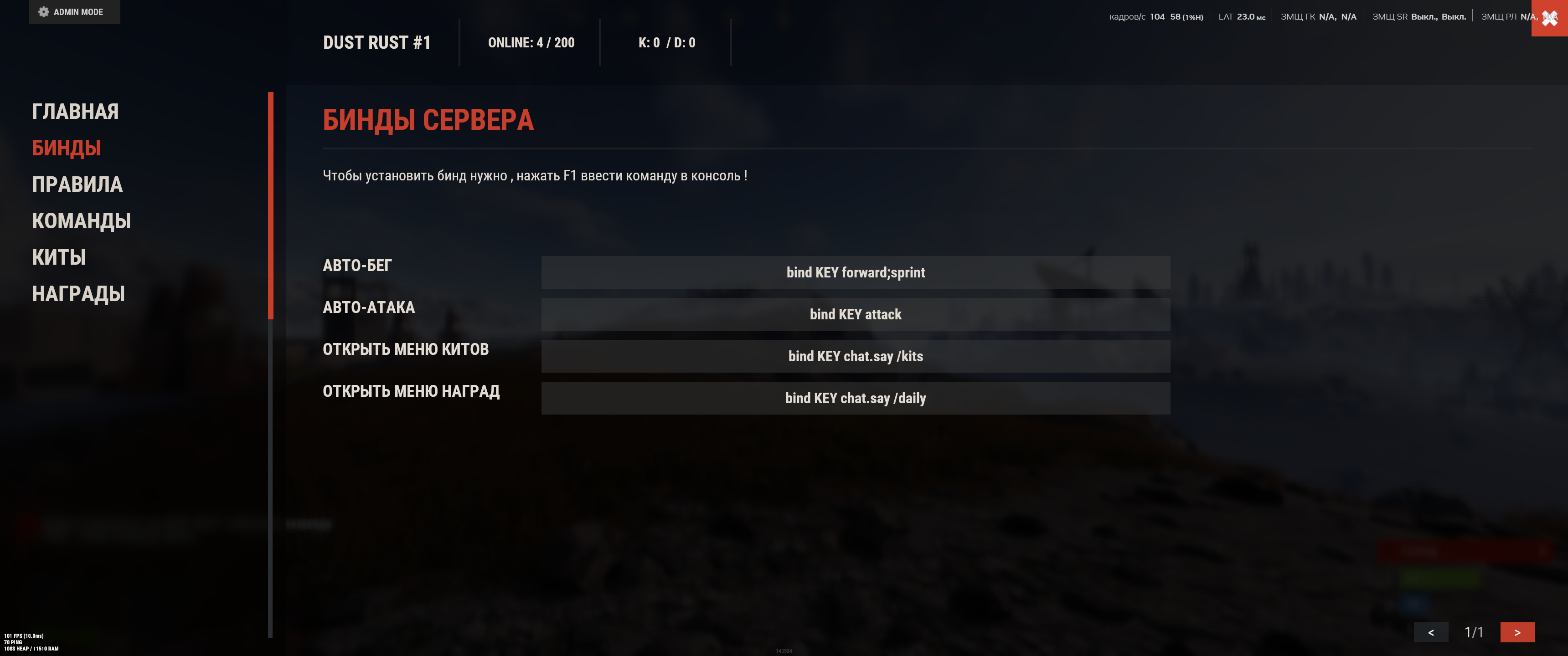Show the КОМАНДЫ page

coord(81,221)
